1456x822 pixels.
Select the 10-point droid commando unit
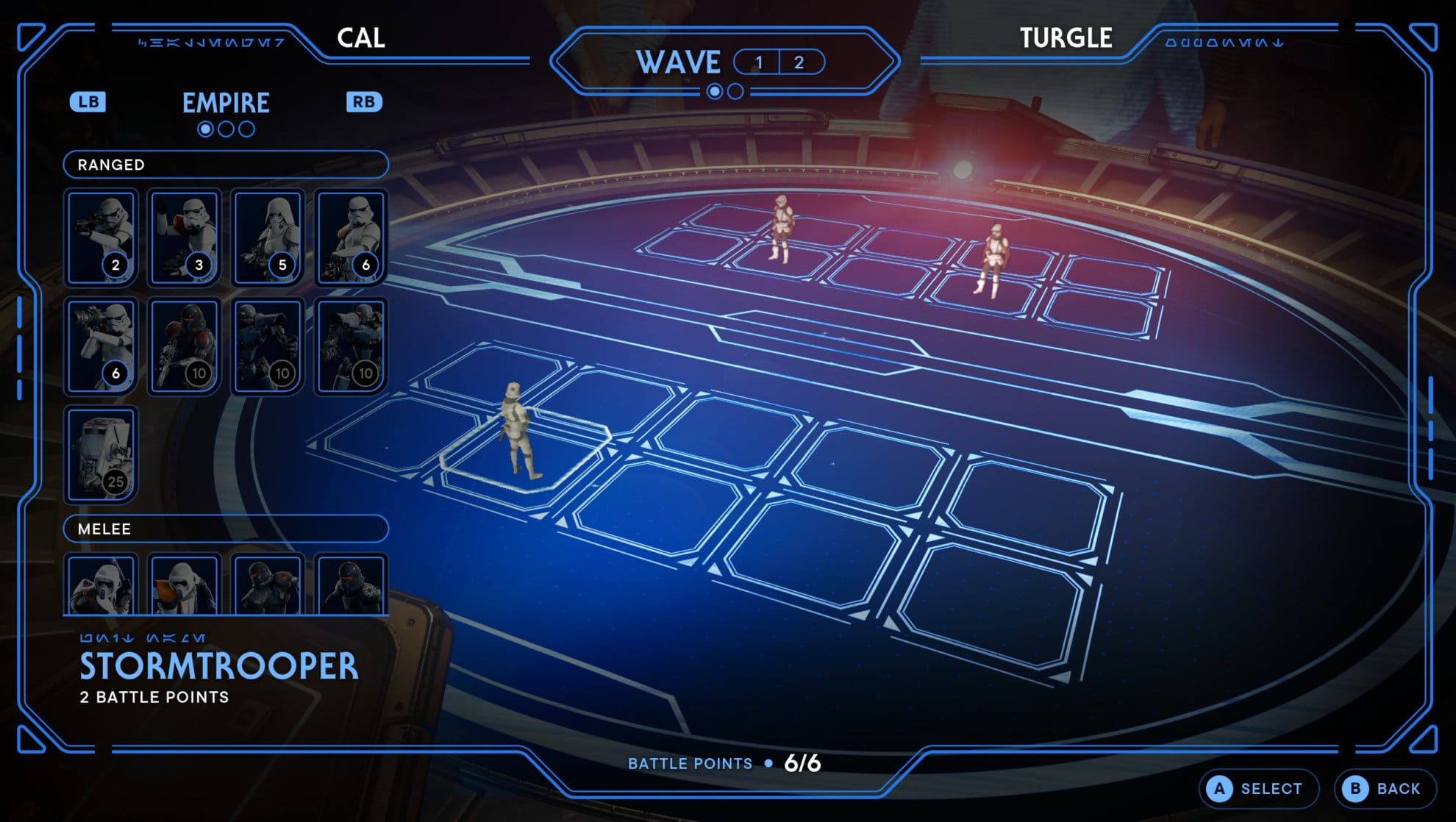click(x=268, y=347)
